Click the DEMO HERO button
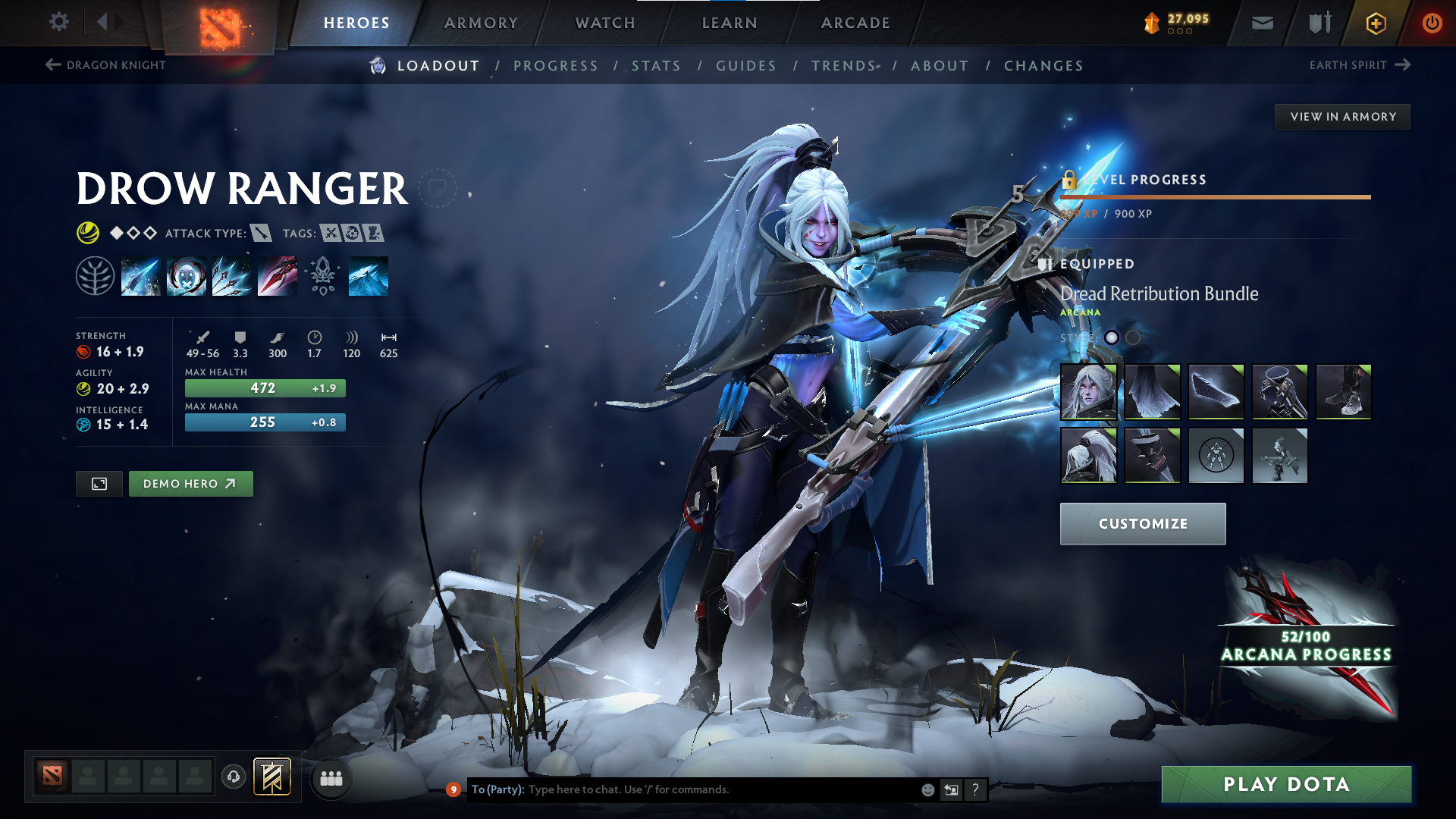 point(190,483)
